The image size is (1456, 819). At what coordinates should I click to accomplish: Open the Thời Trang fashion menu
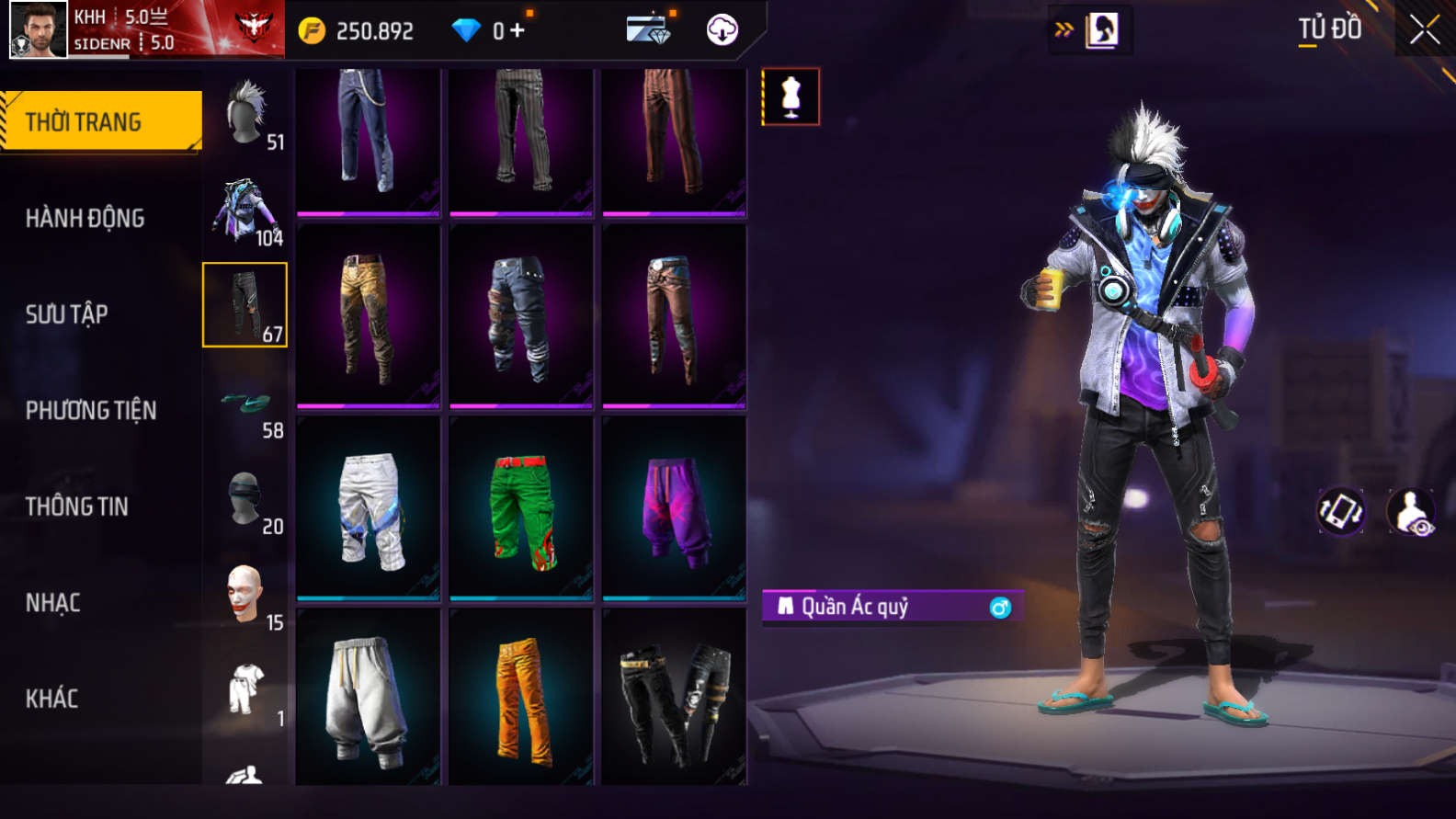pyautogui.click(x=101, y=121)
